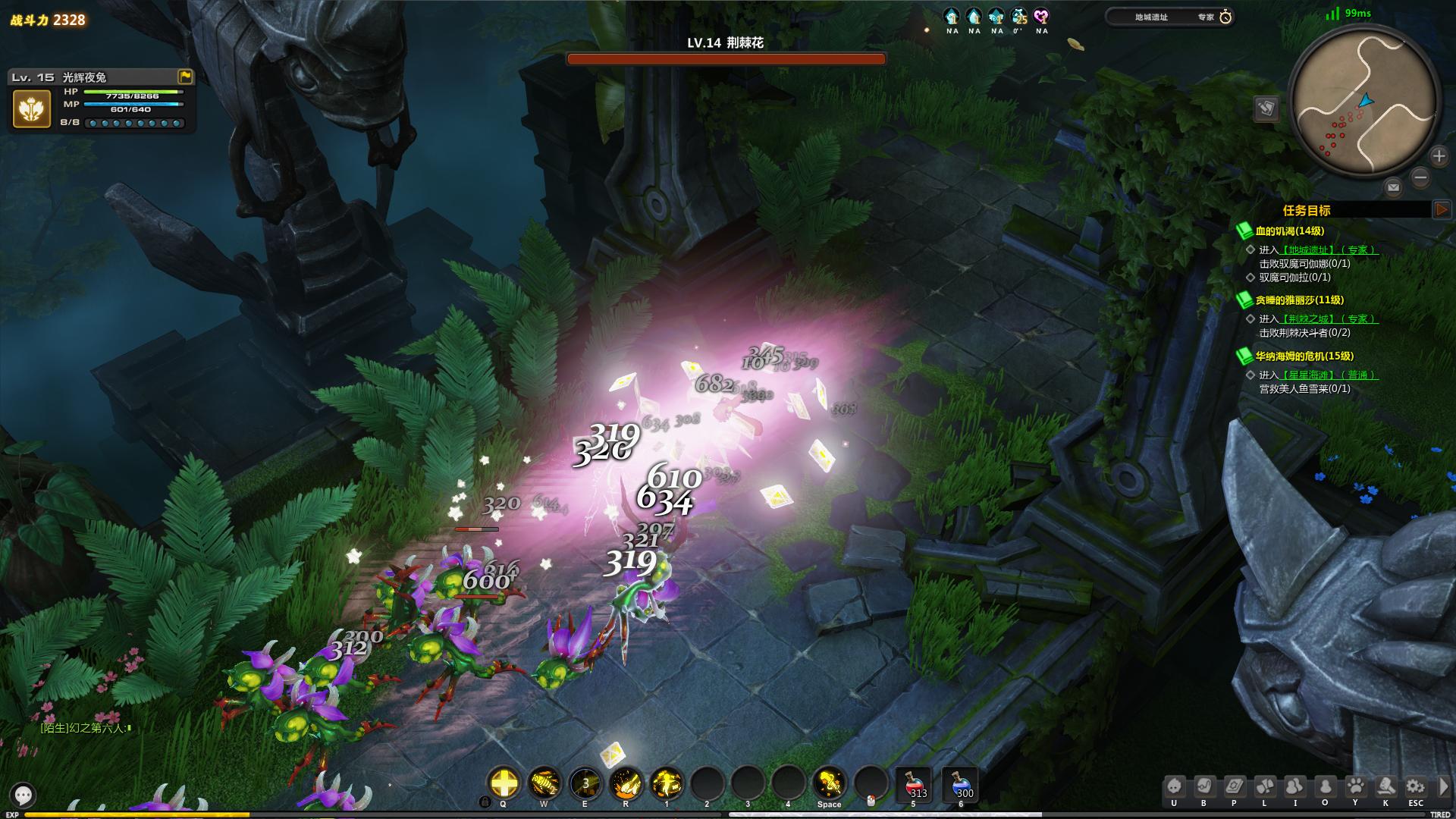Open the chat speech bubble
This screenshot has width=1456, height=819.
[24, 795]
